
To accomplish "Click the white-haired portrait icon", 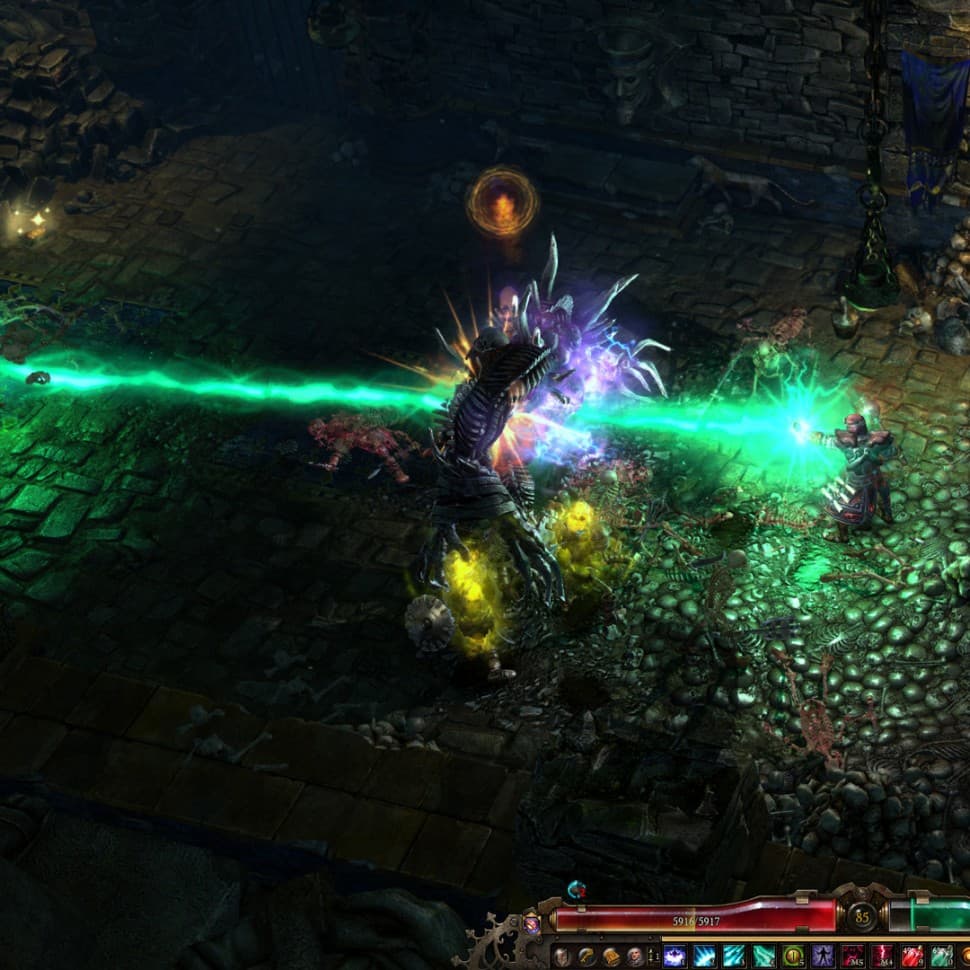I will click(633, 956).
